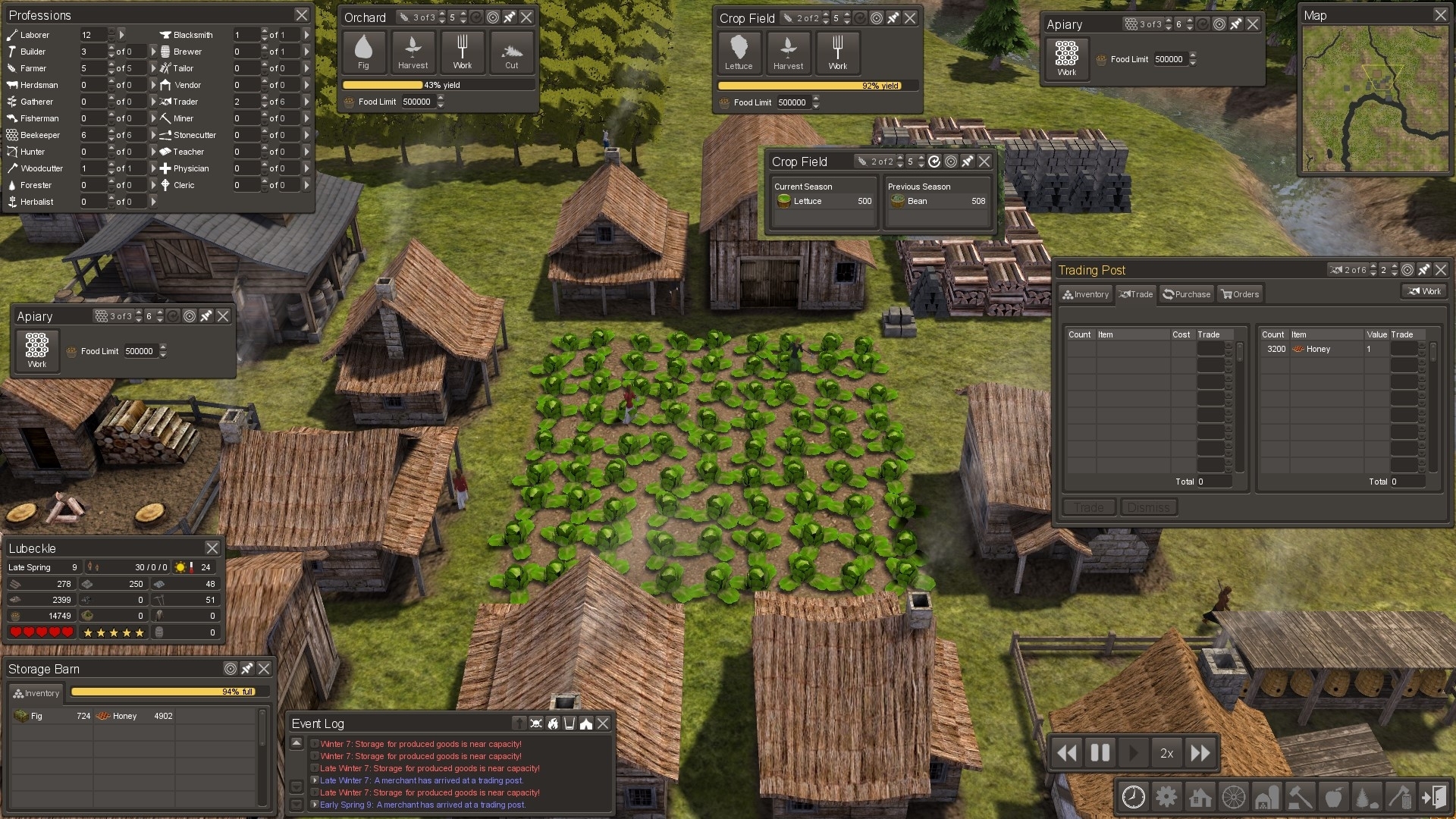Pause the game

1100,753
